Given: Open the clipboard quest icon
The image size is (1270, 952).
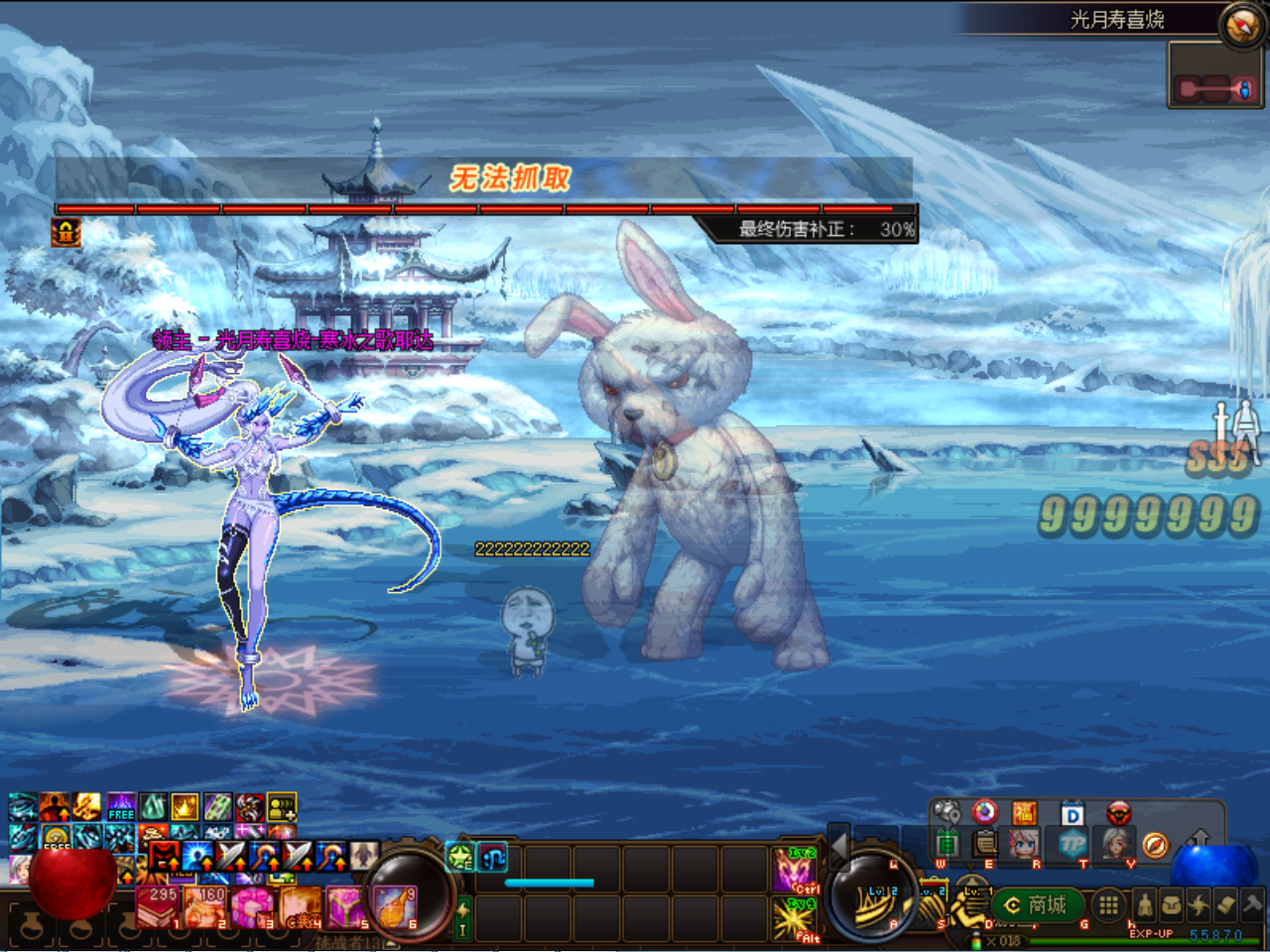Looking at the screenshot, I should coord(985,844).
